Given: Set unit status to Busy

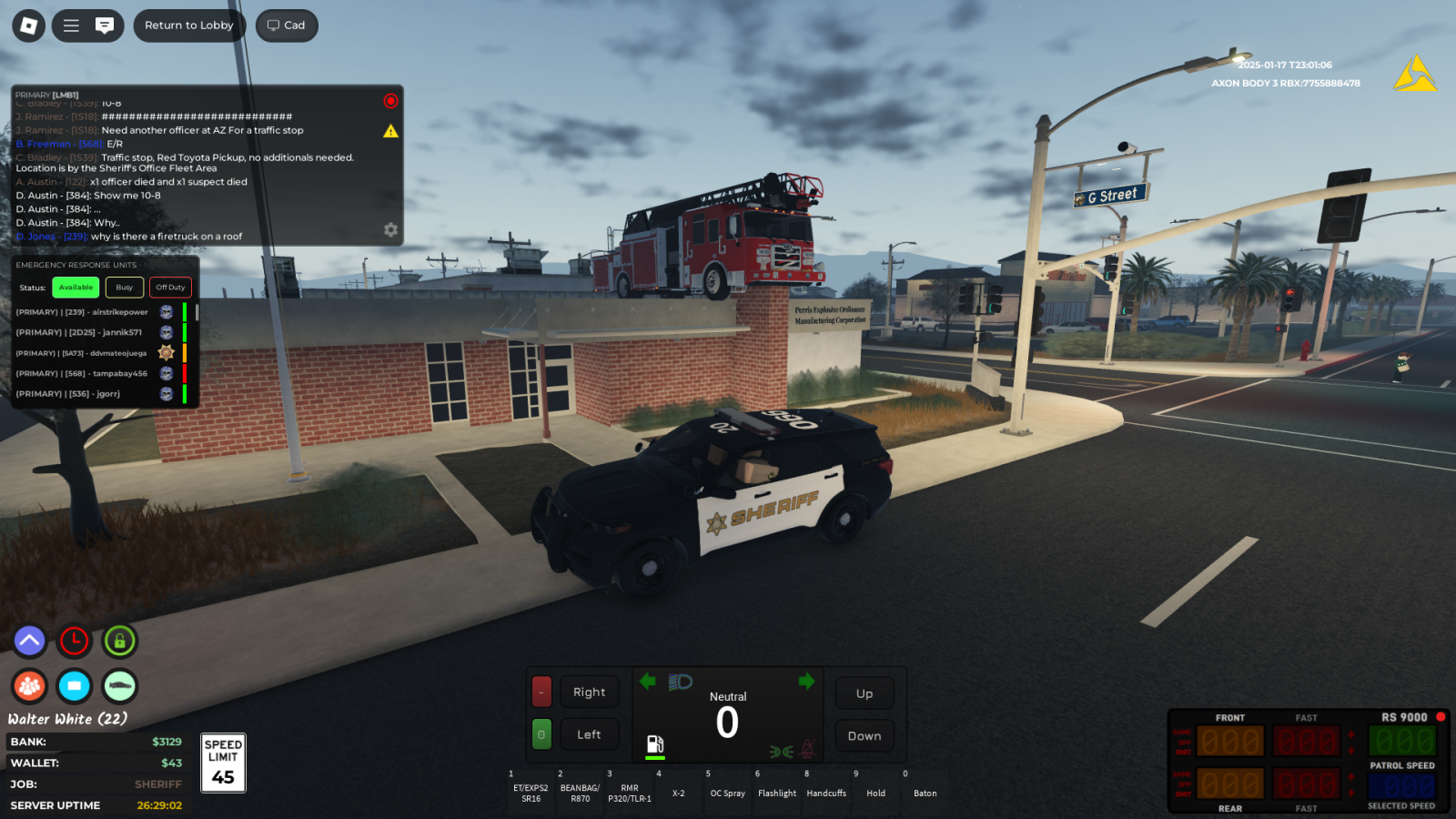Looking at the screenshot, I should click(x=125, y=288).
